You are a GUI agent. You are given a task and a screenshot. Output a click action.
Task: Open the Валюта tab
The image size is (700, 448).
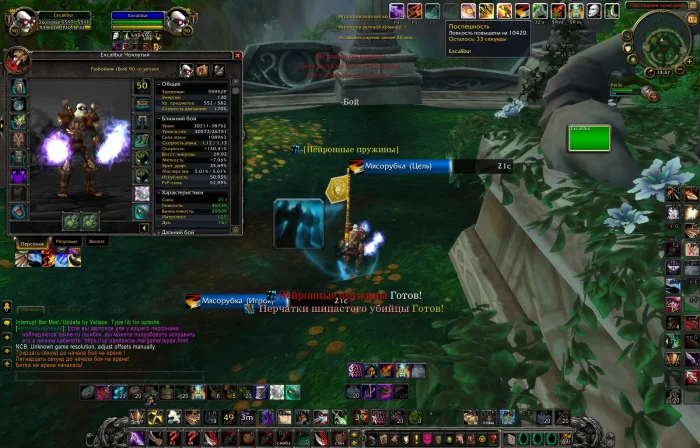97,242
